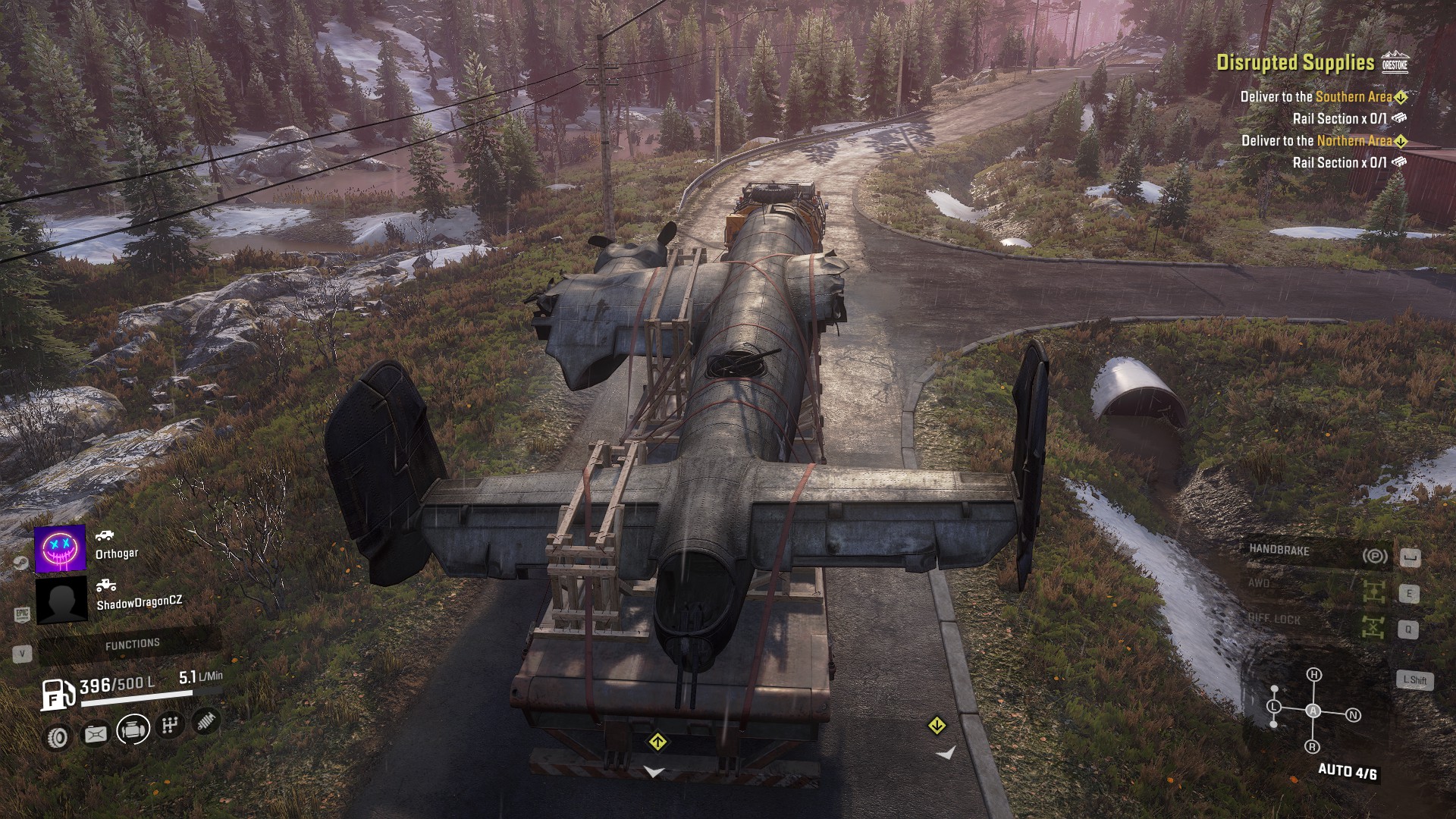1456x819 pixels.
Task: Click the suspension spring damage icon
Action: 206,720
